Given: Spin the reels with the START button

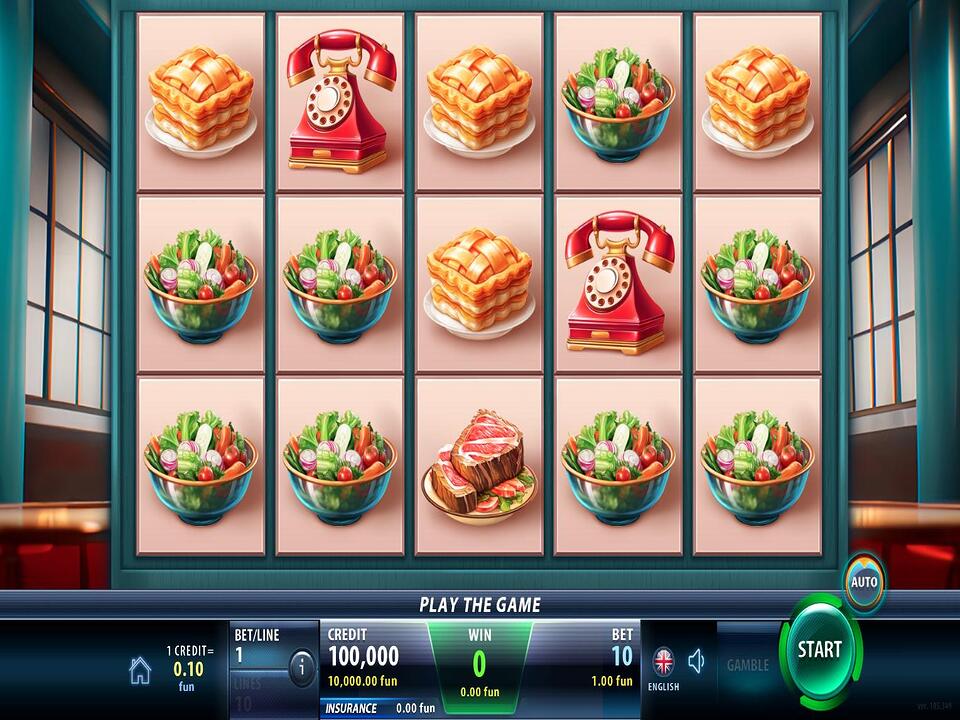Looking at the screenshot, I should point(819,650).
